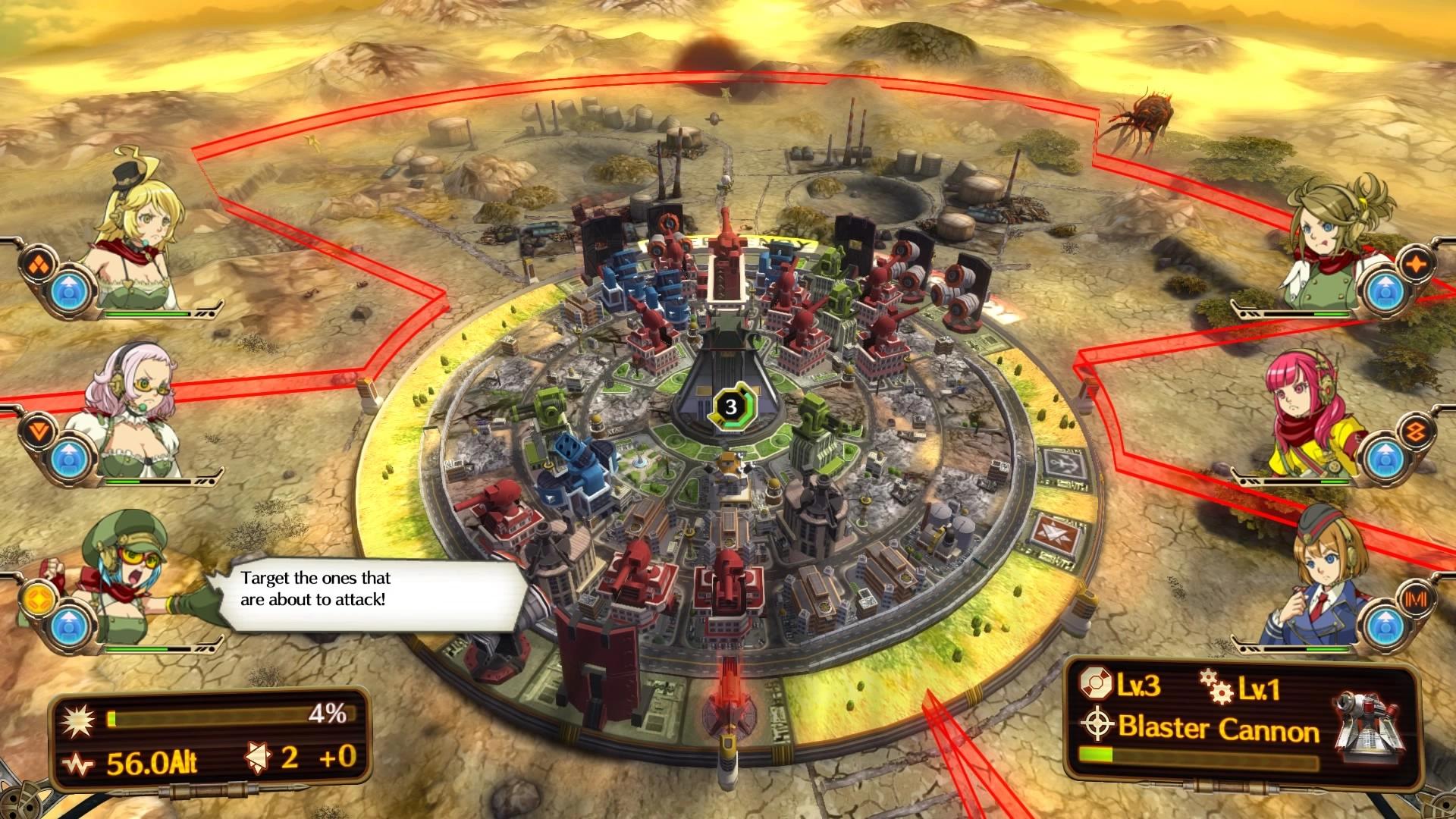The height and width of the screenshot is (819, 1456).
Task: Click the arrow counter icon showing 2 +0
Action: [259, 758]
